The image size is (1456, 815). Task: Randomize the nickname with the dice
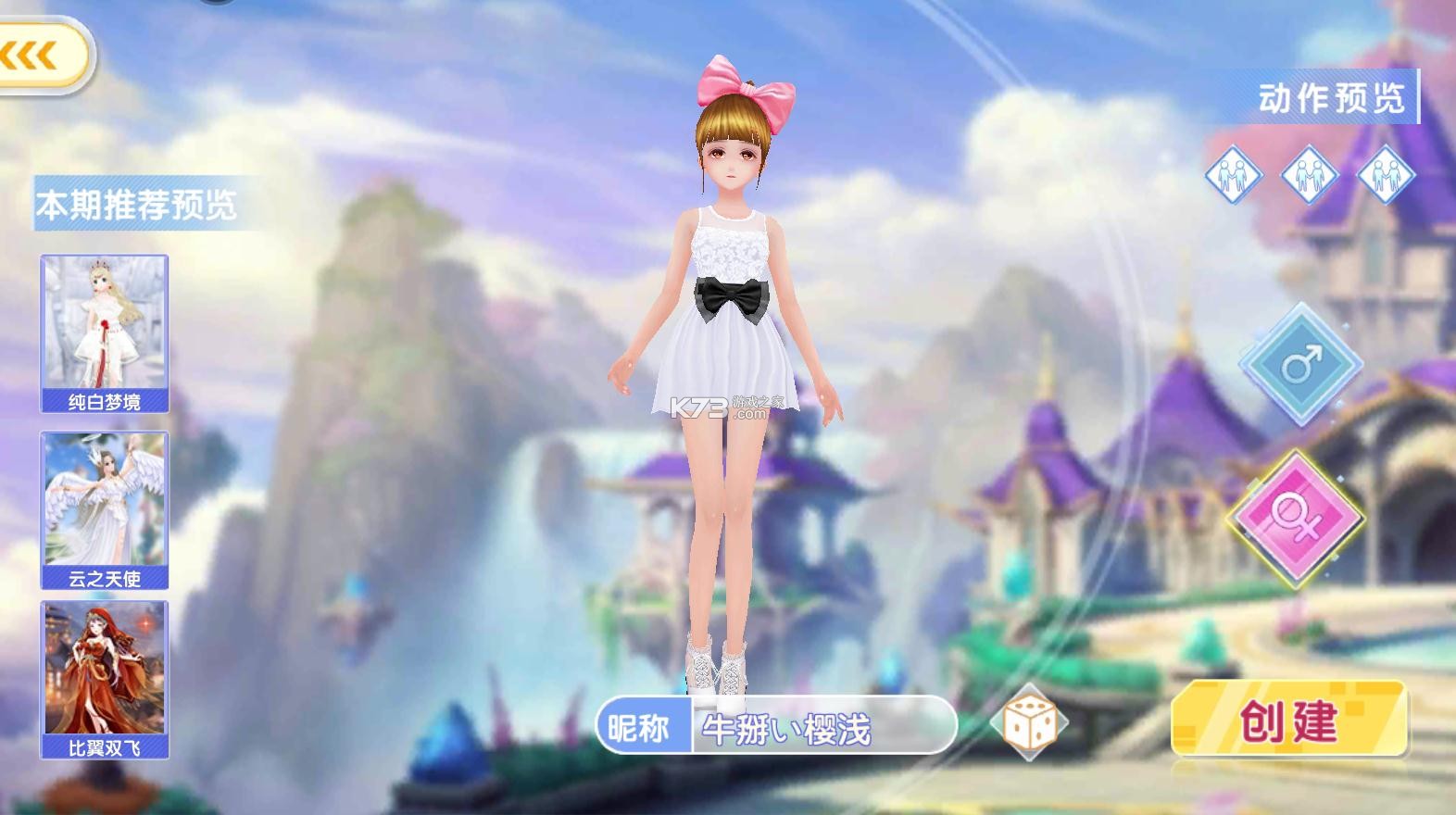(x=1026, y=722)
